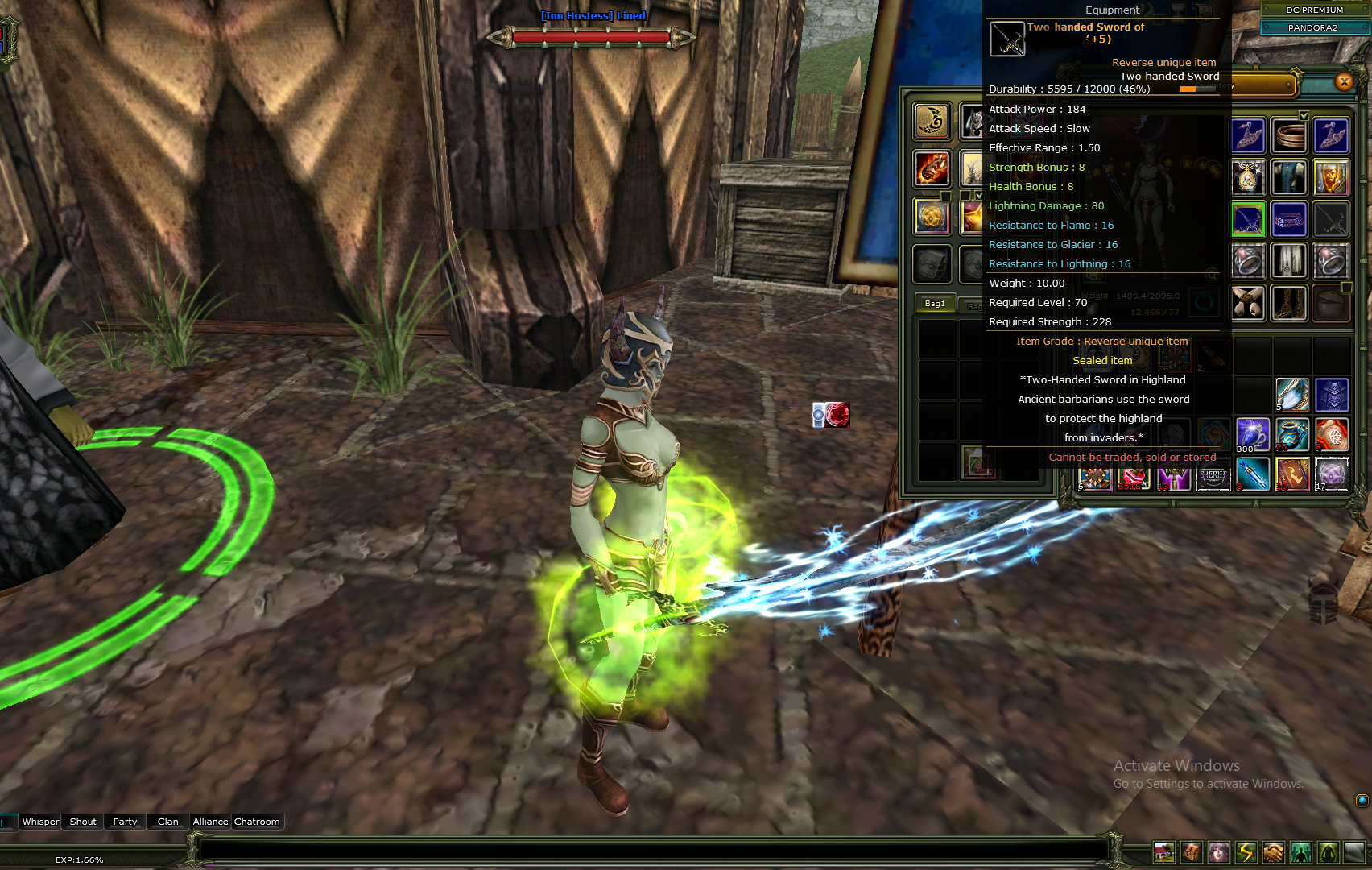Open the character info portrait icon
The image size is (1372, 870).
pos(1218,852)
